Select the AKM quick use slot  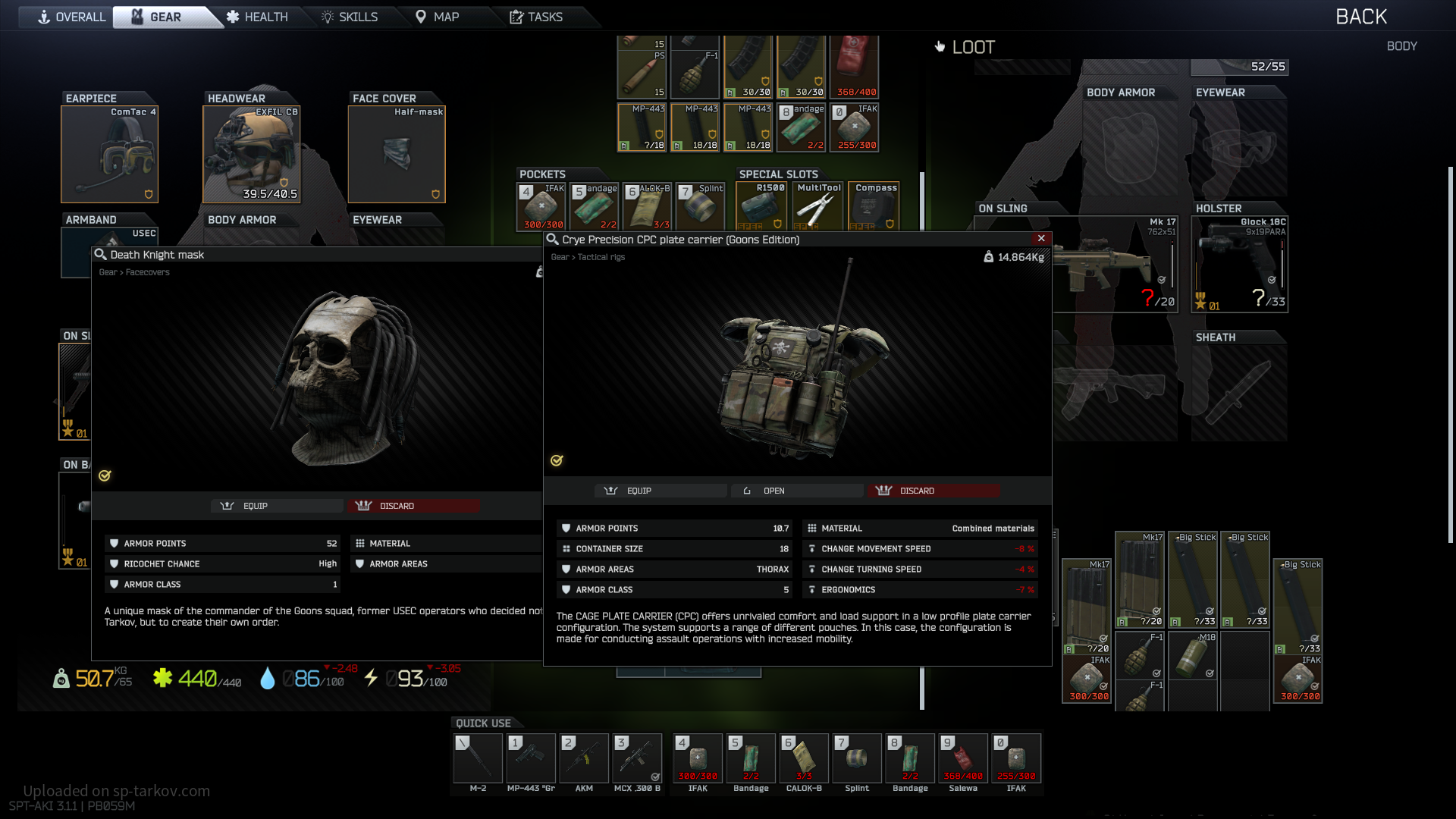coord(584,758)
